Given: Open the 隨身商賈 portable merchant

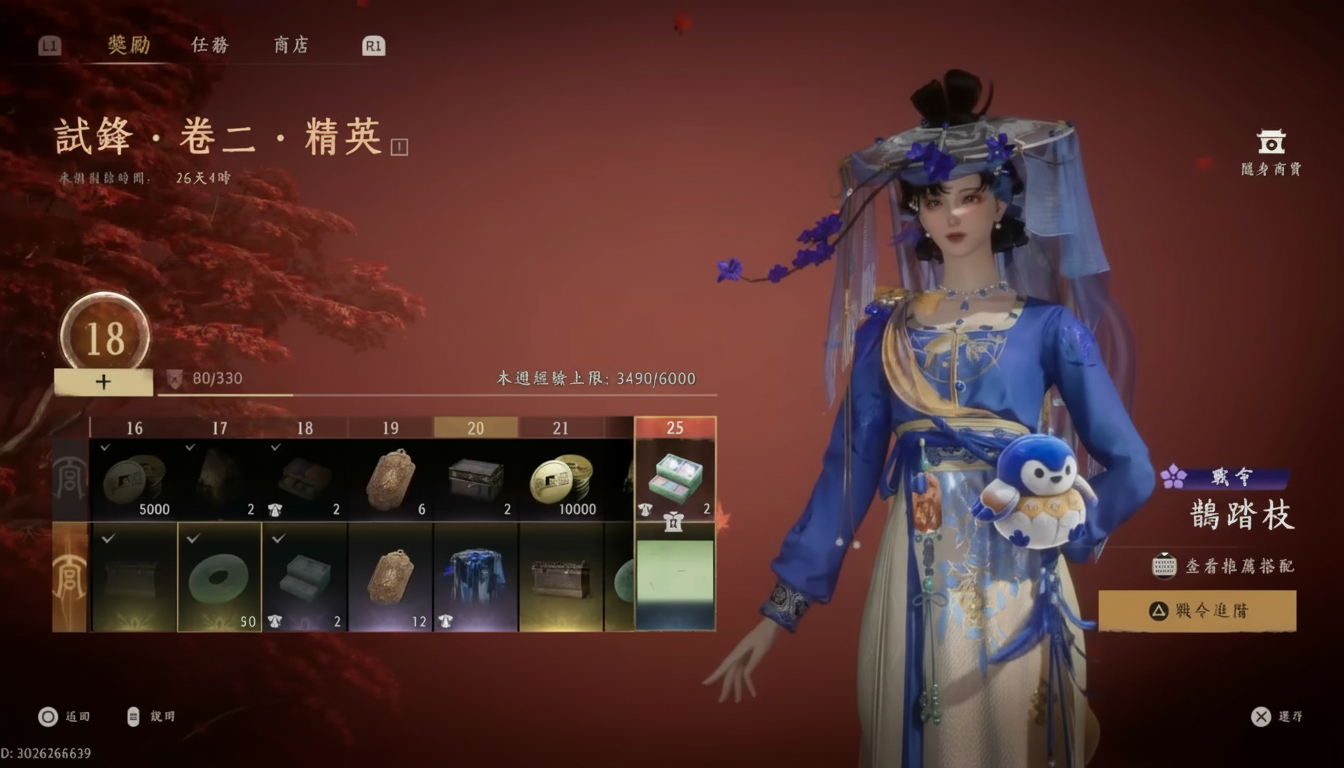Looking at the screenshot, I should (1271, 152).
